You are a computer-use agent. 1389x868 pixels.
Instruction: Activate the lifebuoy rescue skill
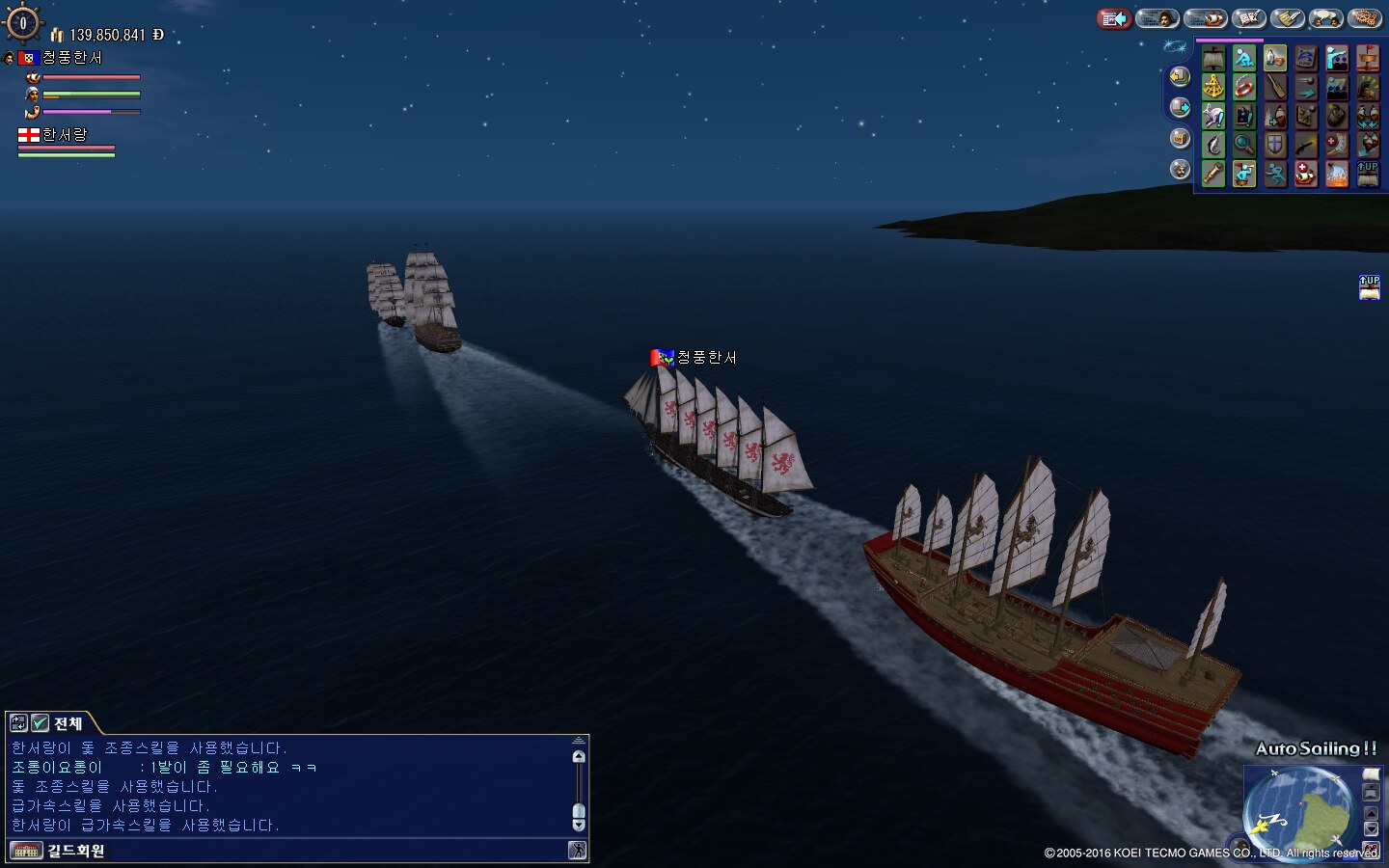(x=1244, y=88)
